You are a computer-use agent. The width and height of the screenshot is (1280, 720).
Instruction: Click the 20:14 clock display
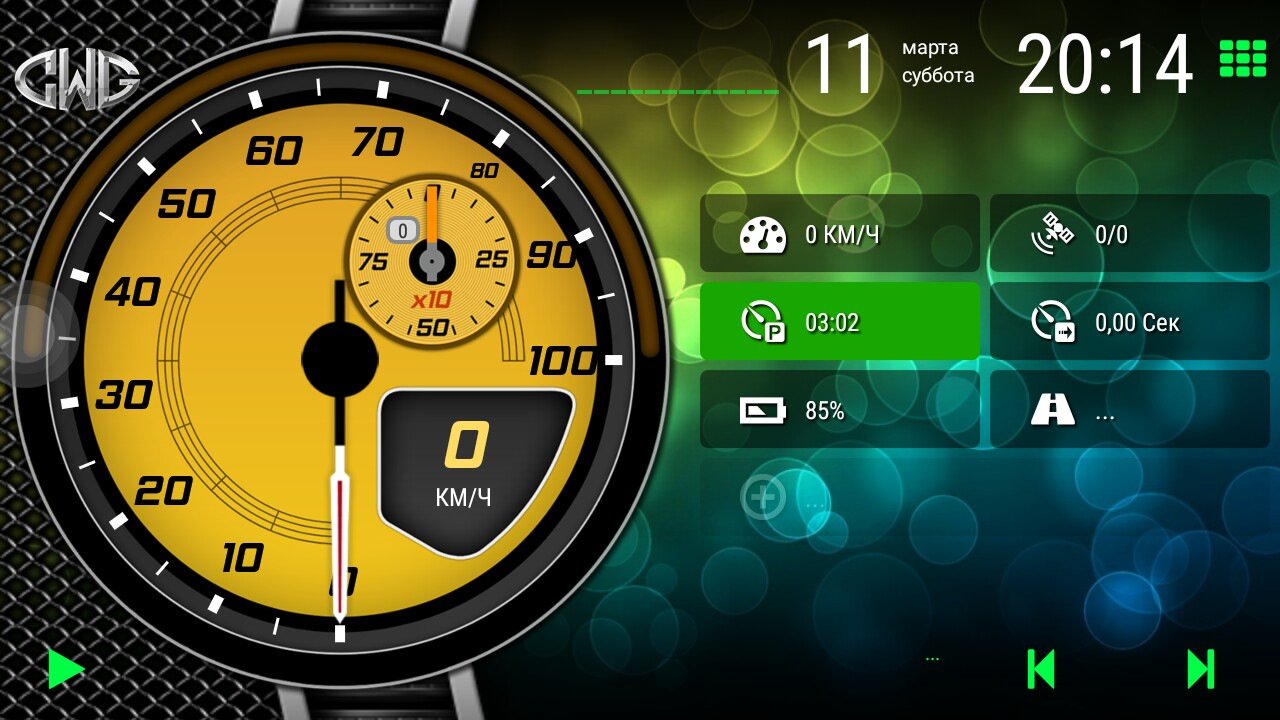pos(1105,64)
